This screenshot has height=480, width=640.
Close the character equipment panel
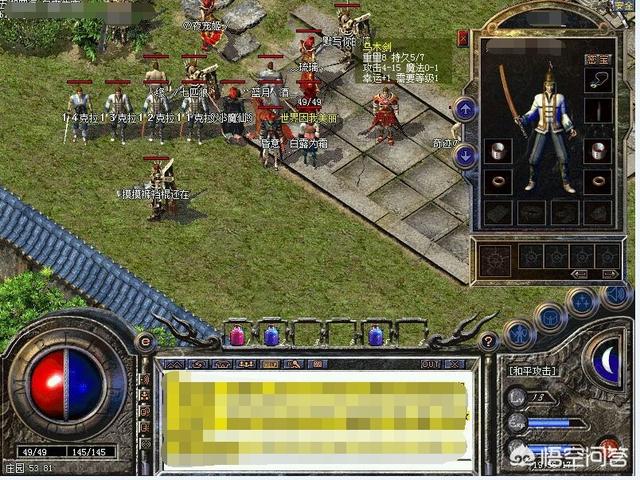pyautogui.click(x=463, y=38)
